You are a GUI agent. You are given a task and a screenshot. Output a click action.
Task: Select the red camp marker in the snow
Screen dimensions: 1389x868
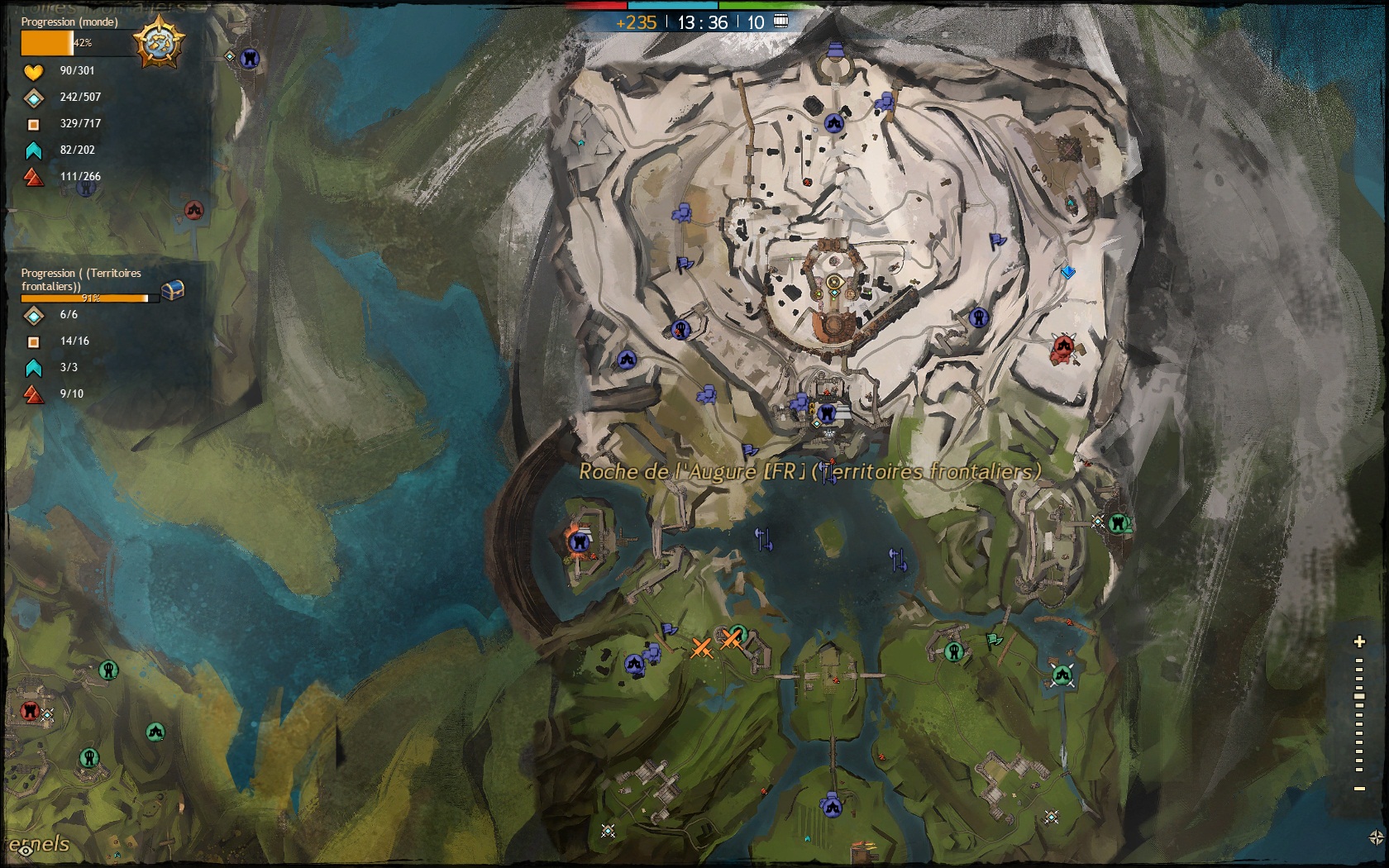1063,347
